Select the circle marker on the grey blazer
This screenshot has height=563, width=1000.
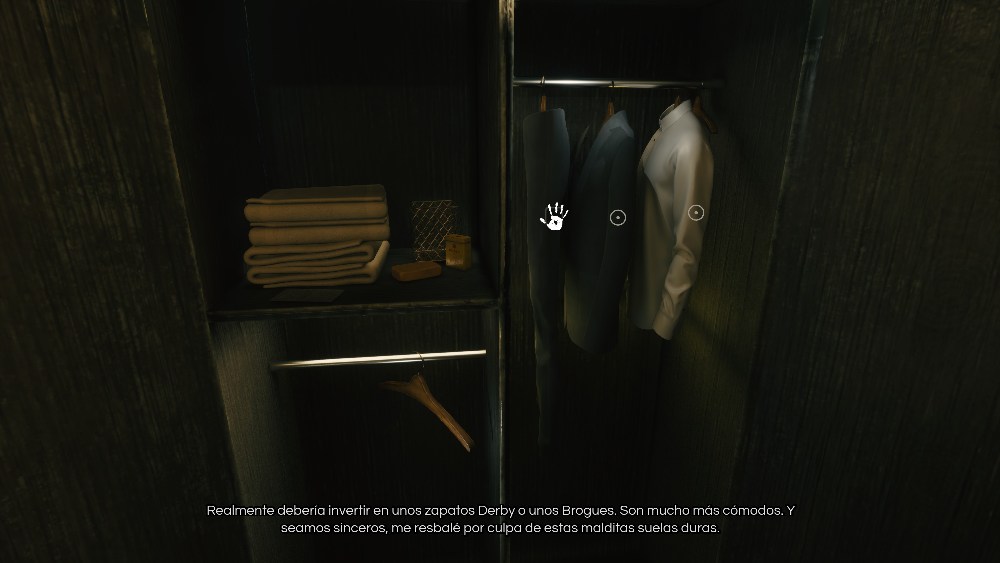tap(618, 217)
